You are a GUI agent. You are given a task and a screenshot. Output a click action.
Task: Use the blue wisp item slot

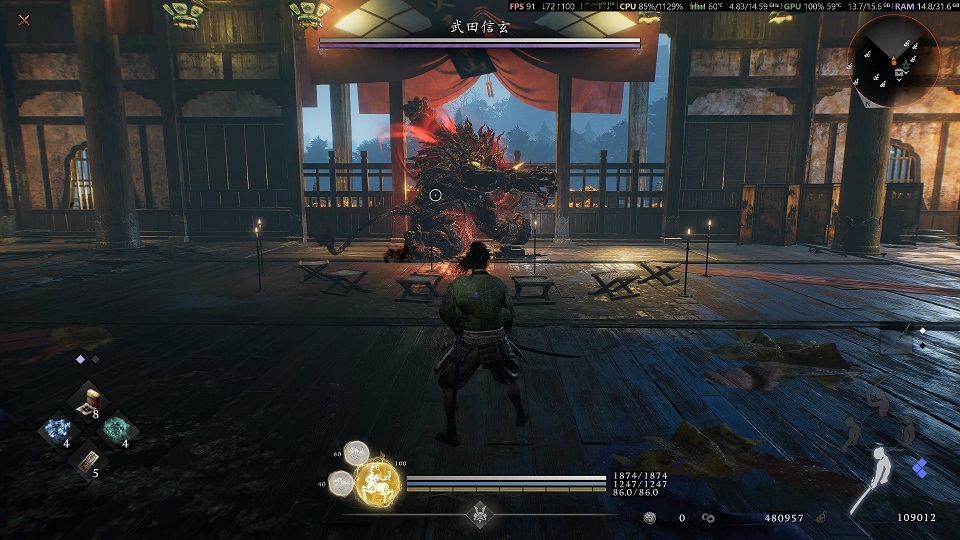pyautogui.click(x=54, y=431)
